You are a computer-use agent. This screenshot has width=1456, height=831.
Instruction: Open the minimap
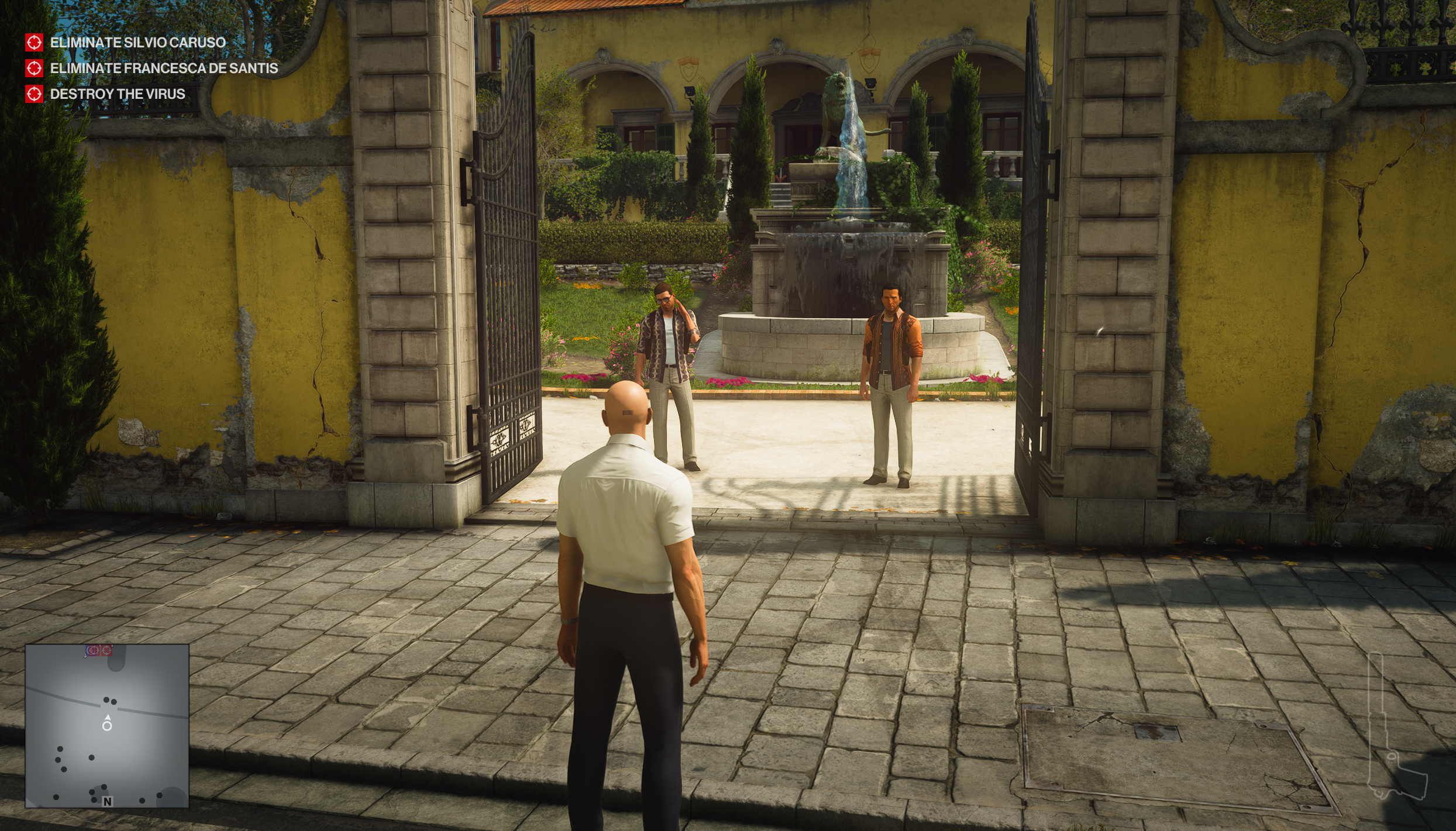point(107,726)
